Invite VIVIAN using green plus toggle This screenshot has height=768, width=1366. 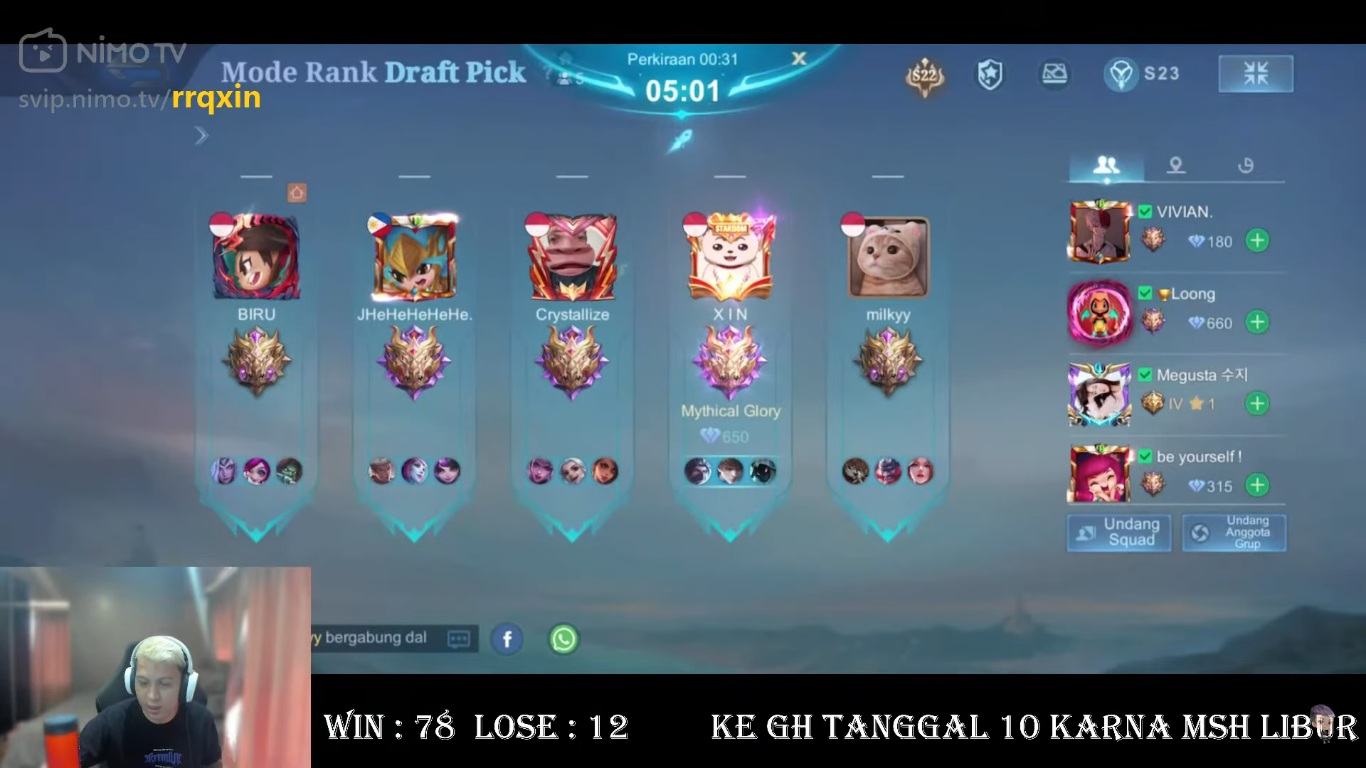point(1256,241)
